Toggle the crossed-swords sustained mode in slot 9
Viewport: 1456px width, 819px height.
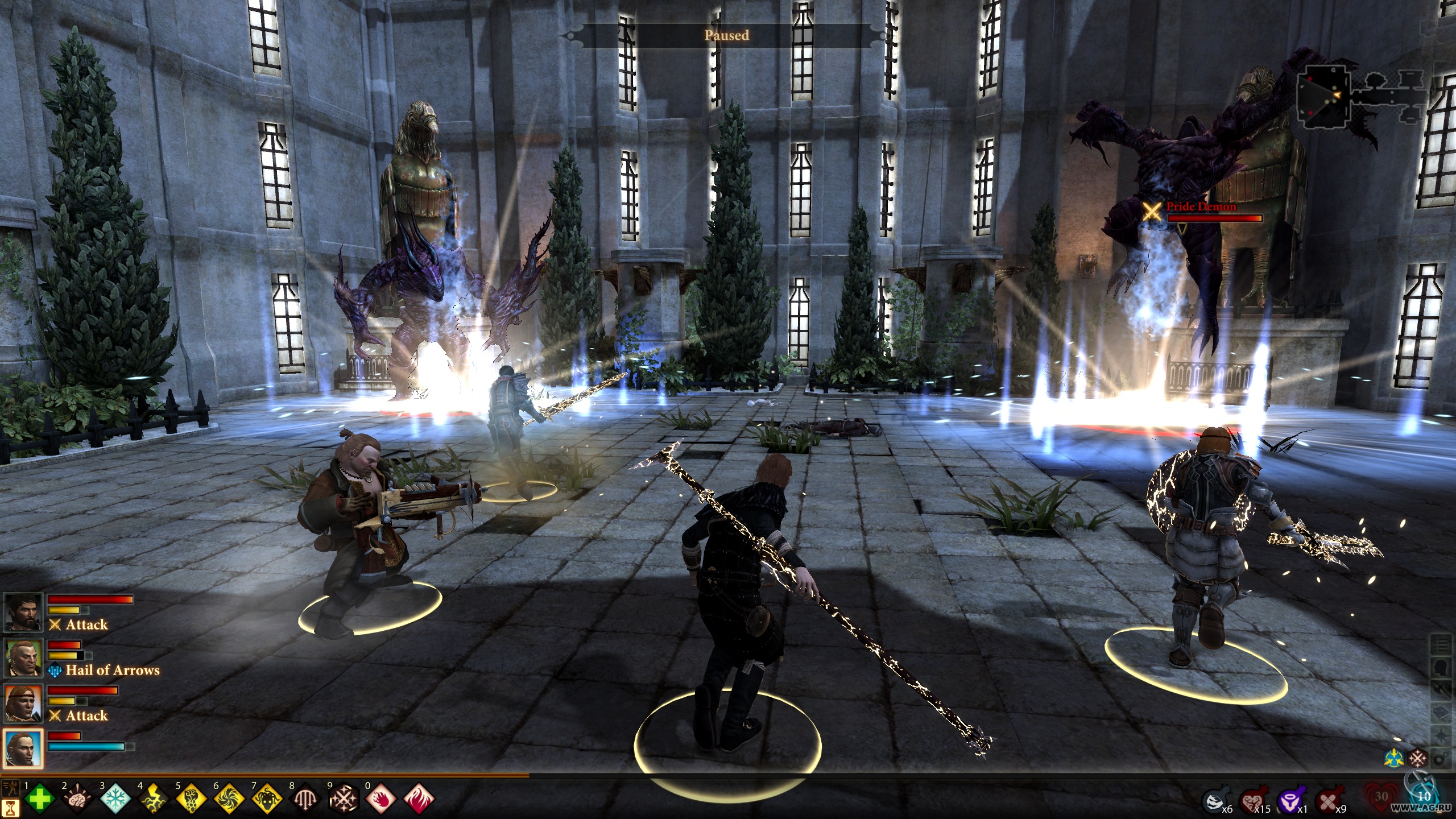[344, 799]
